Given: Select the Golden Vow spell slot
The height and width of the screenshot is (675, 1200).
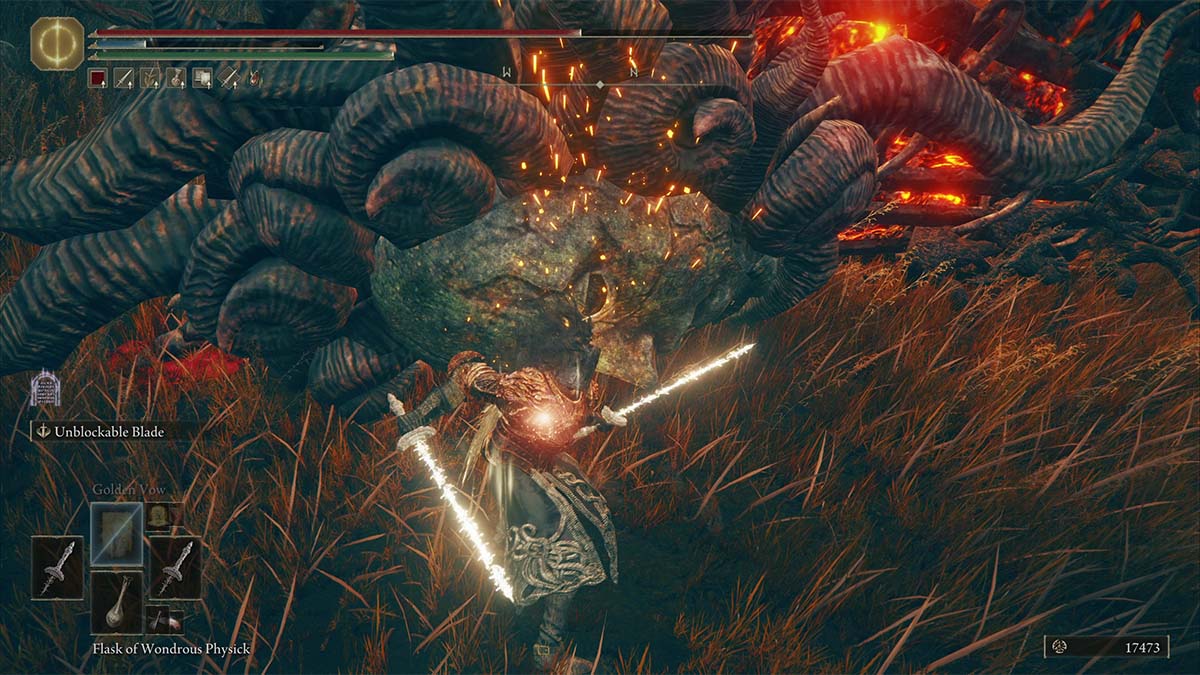Looking at the screenshot, I should (116, 533).
